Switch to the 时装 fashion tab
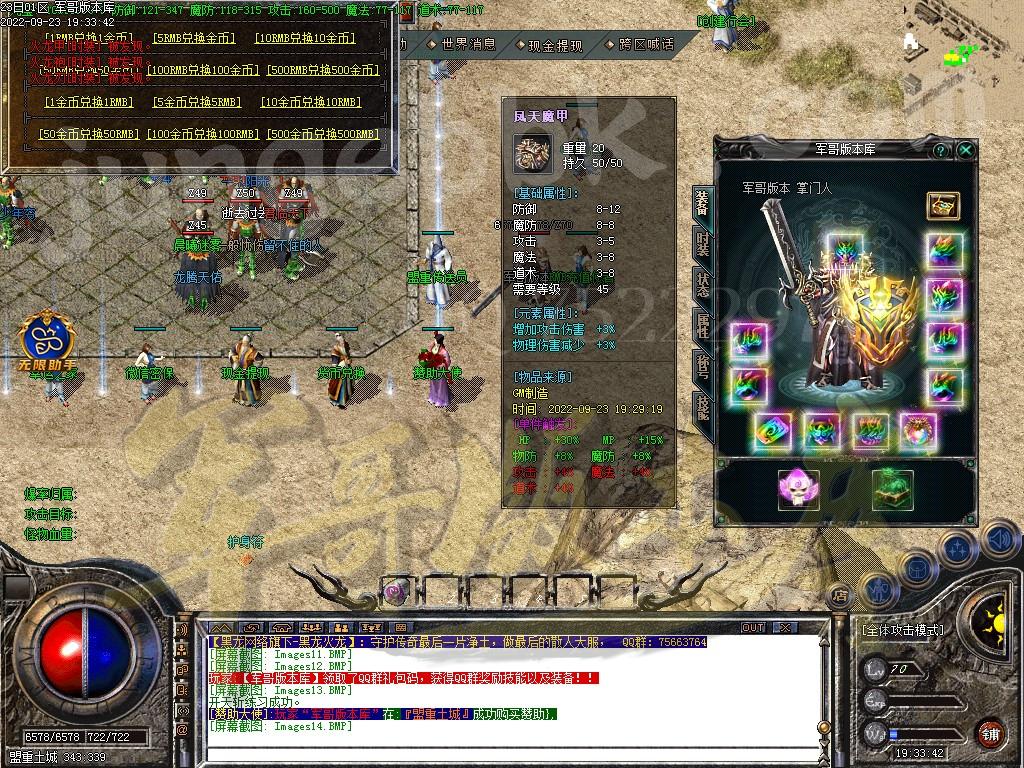Viewport: 1024px width, 768px height. pos(703,243)
